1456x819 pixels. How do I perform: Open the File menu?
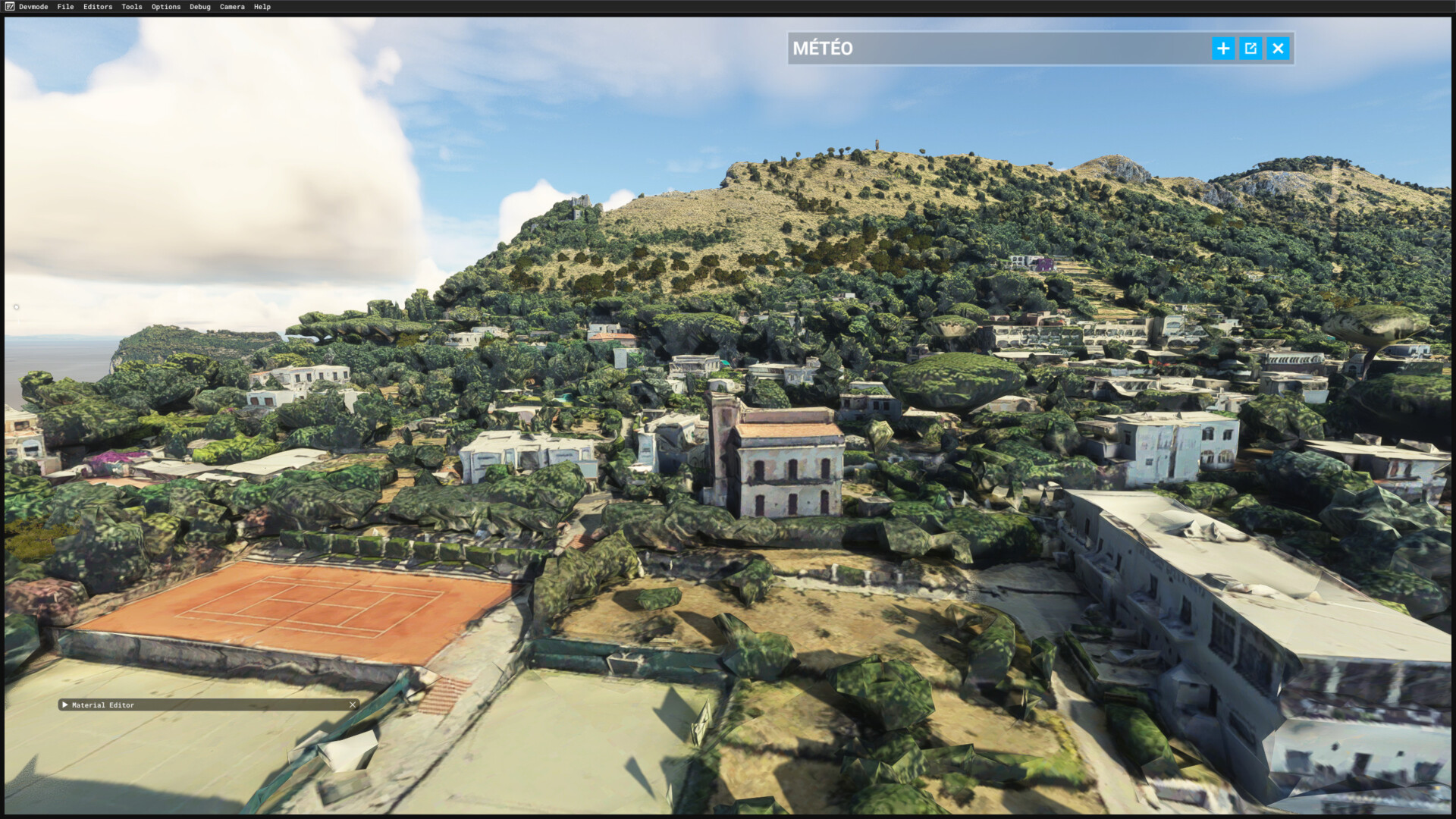[x=65, y=7]
